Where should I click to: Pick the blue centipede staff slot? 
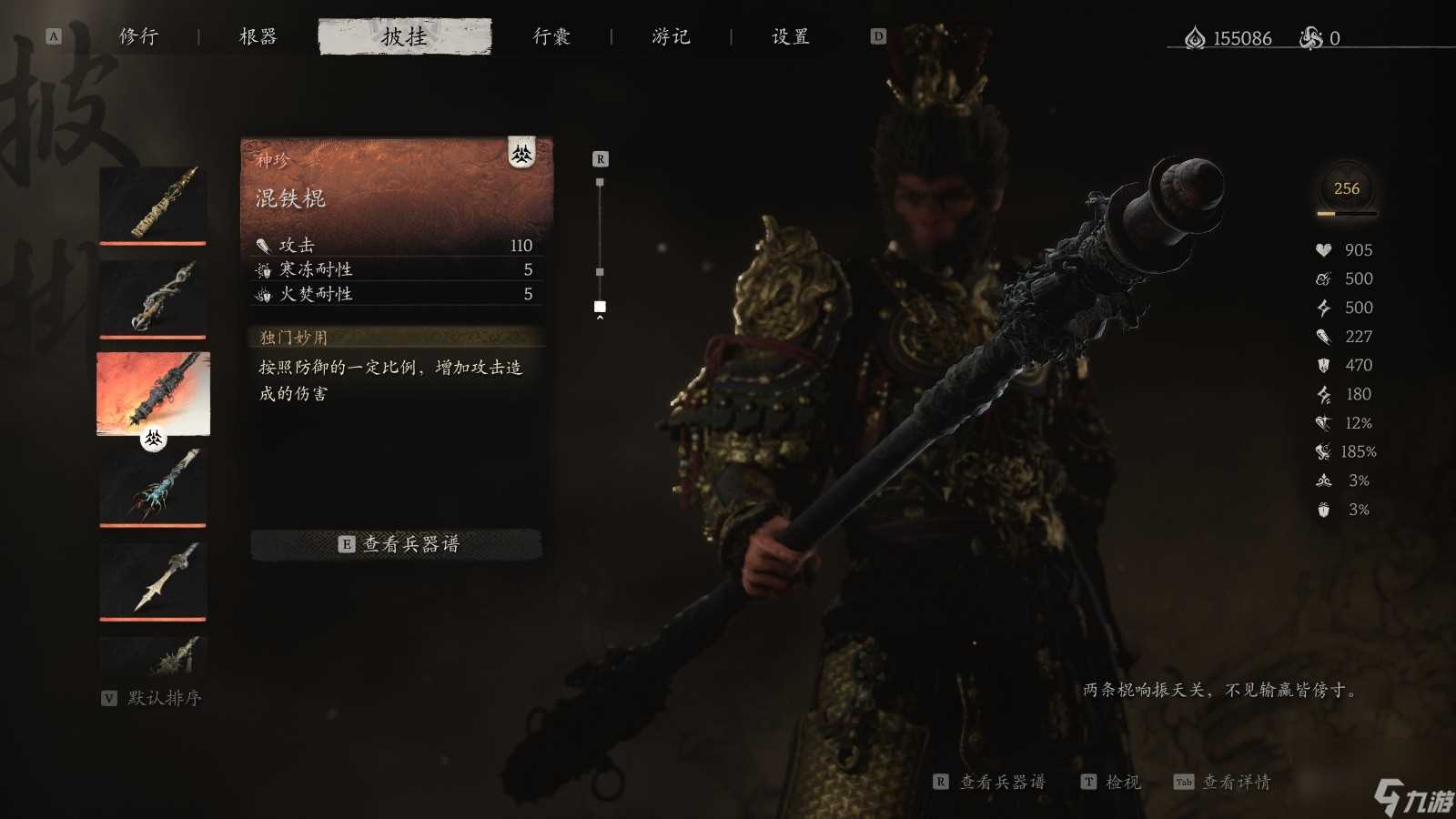tap(153, 487)
